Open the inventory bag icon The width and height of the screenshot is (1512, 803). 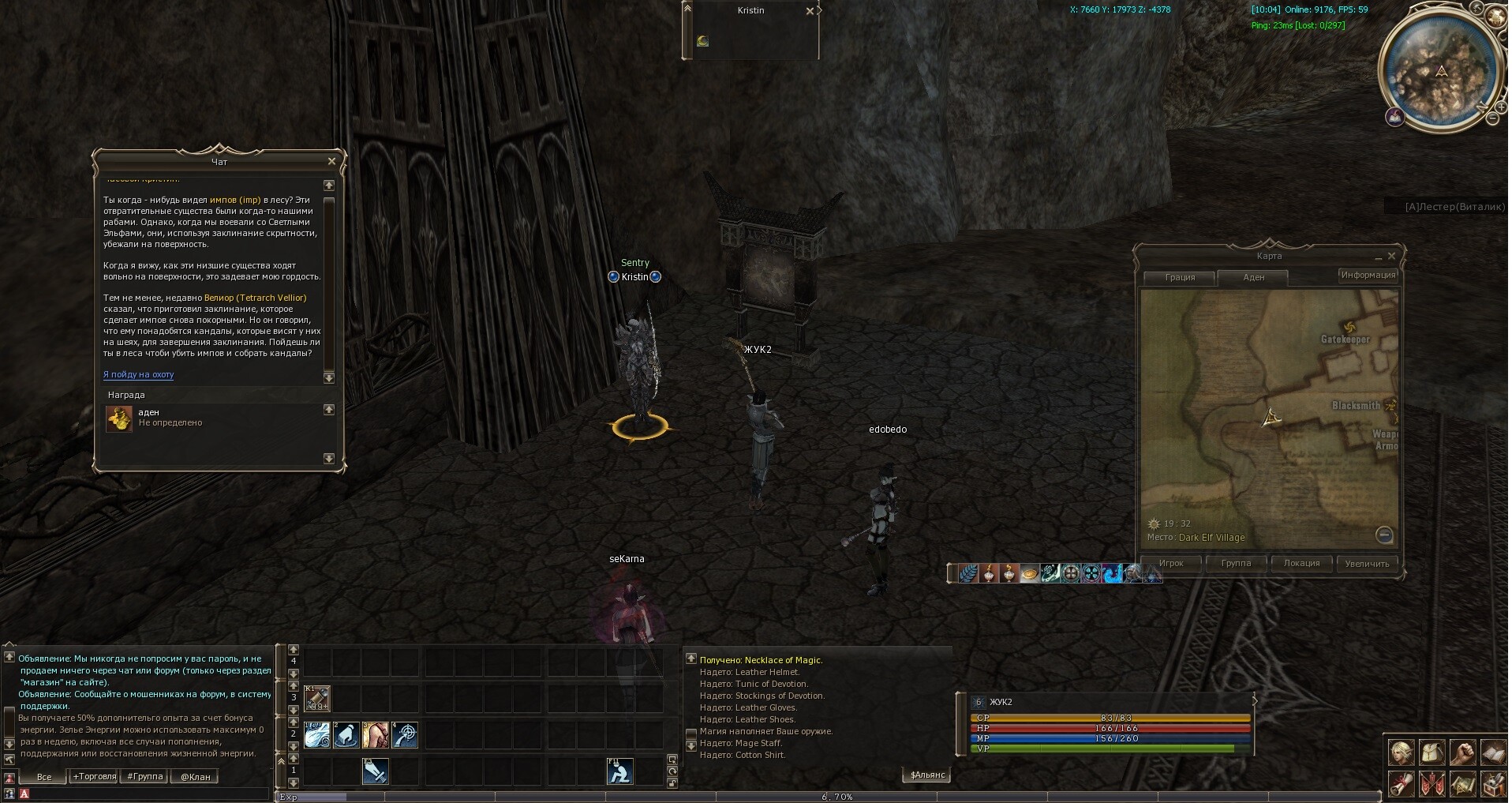pos(1432,752)
